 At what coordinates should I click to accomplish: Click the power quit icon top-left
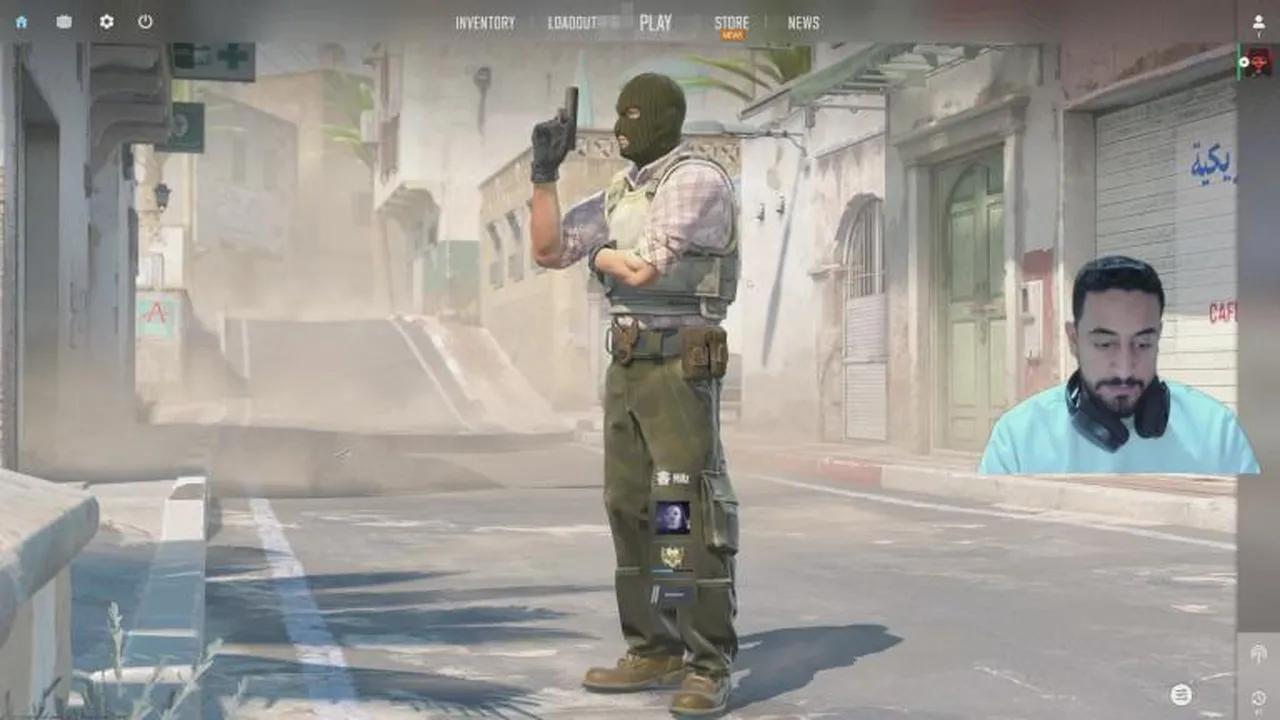pyautogui.click(x=145, y=22)
